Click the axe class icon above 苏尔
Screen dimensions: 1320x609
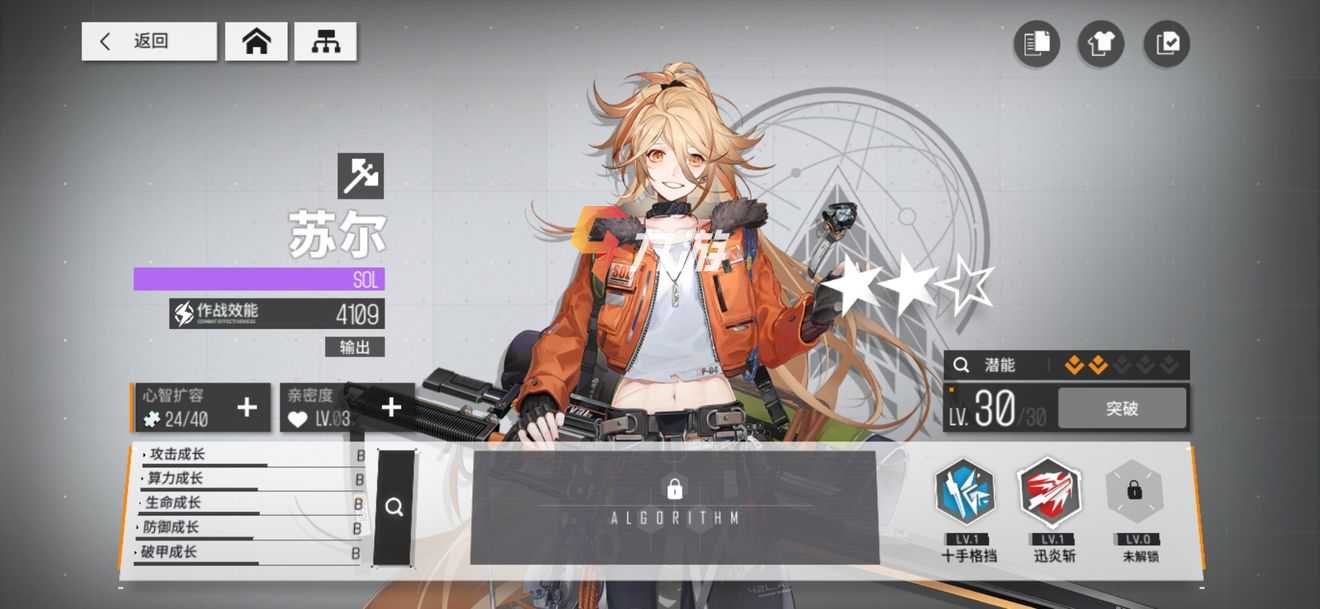(361, 176)
